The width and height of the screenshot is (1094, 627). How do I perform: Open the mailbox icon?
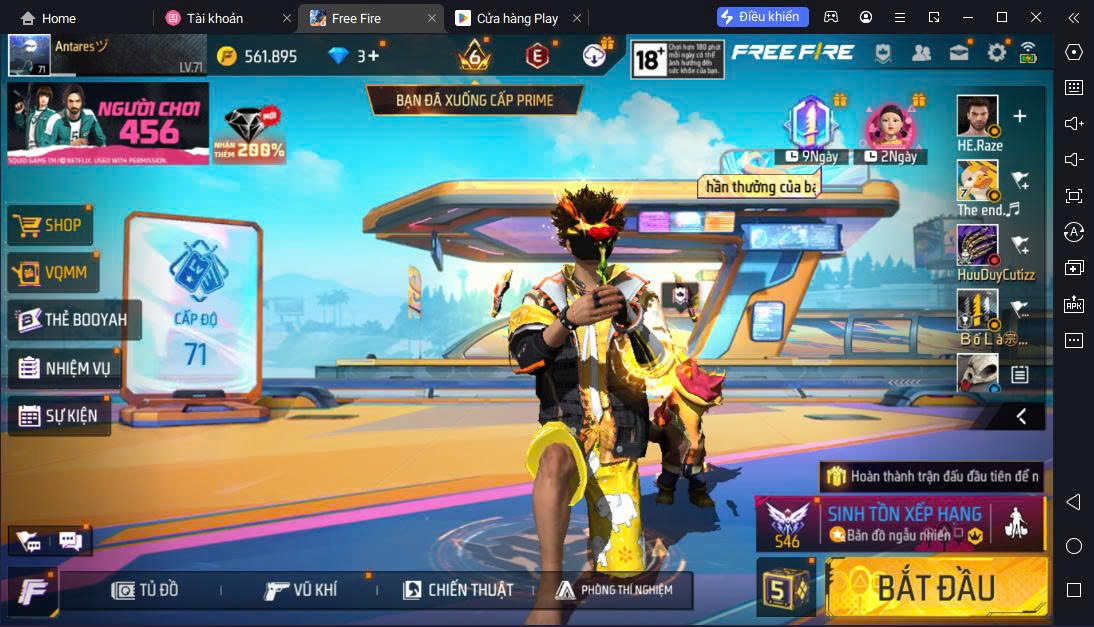coord(959,53)
